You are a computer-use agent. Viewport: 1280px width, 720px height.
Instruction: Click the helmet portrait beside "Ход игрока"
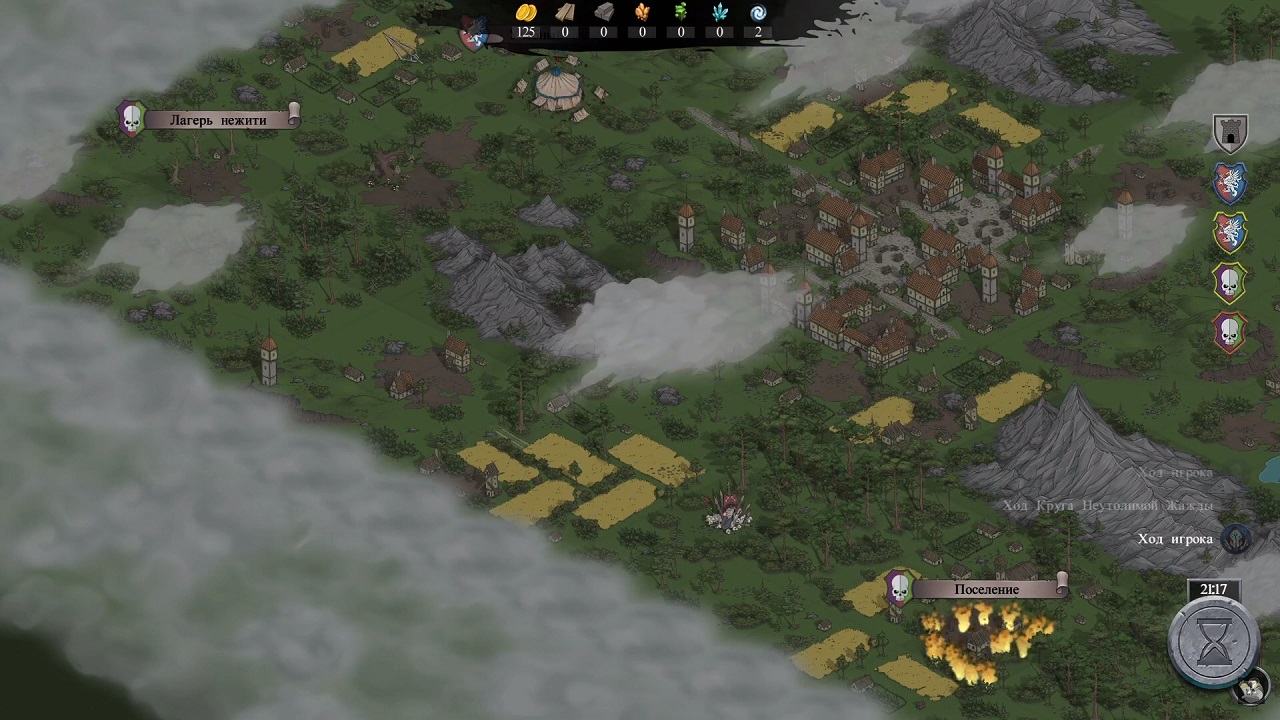(x=1238, y=539)
